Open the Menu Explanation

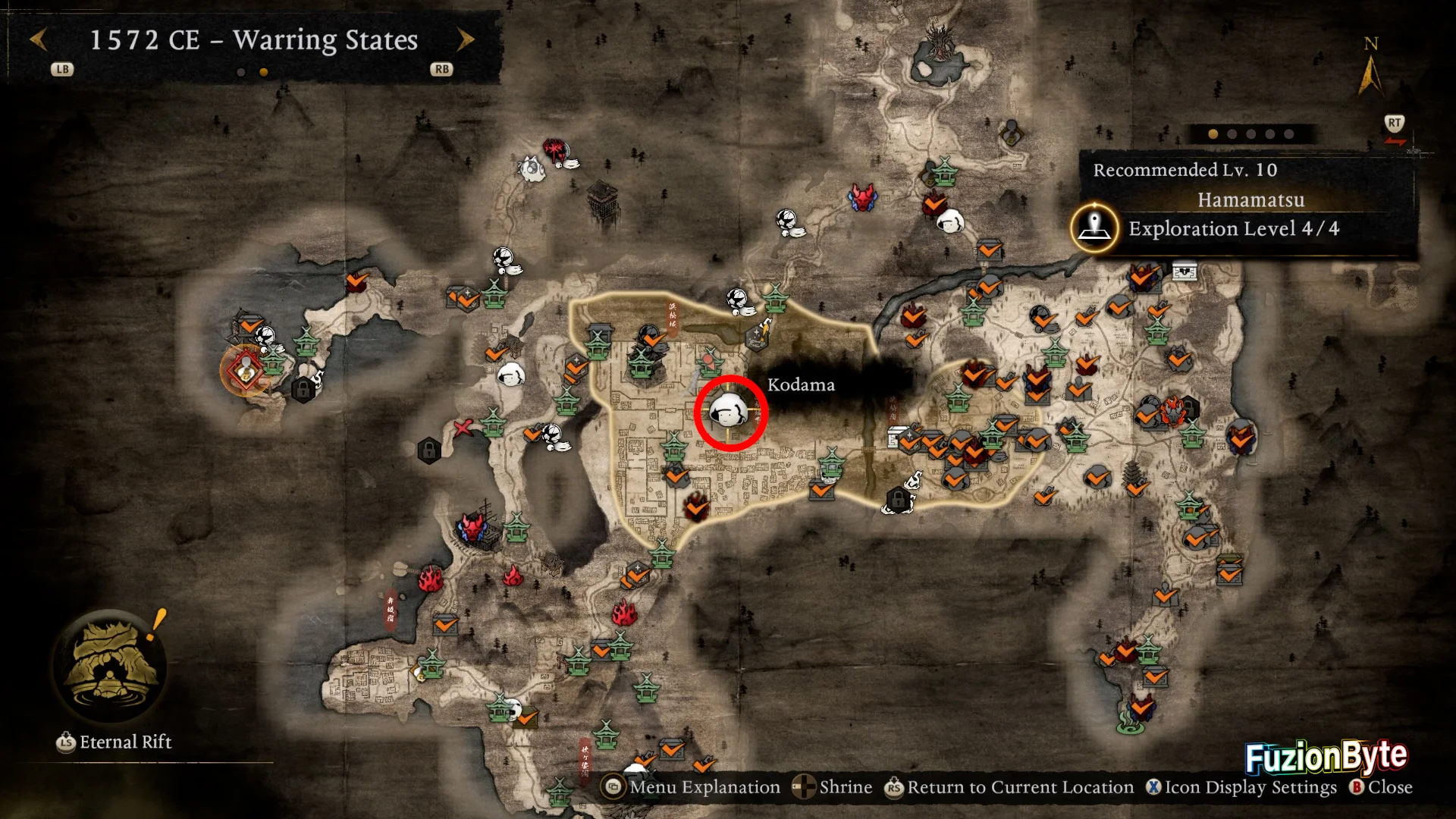(691, 787)
